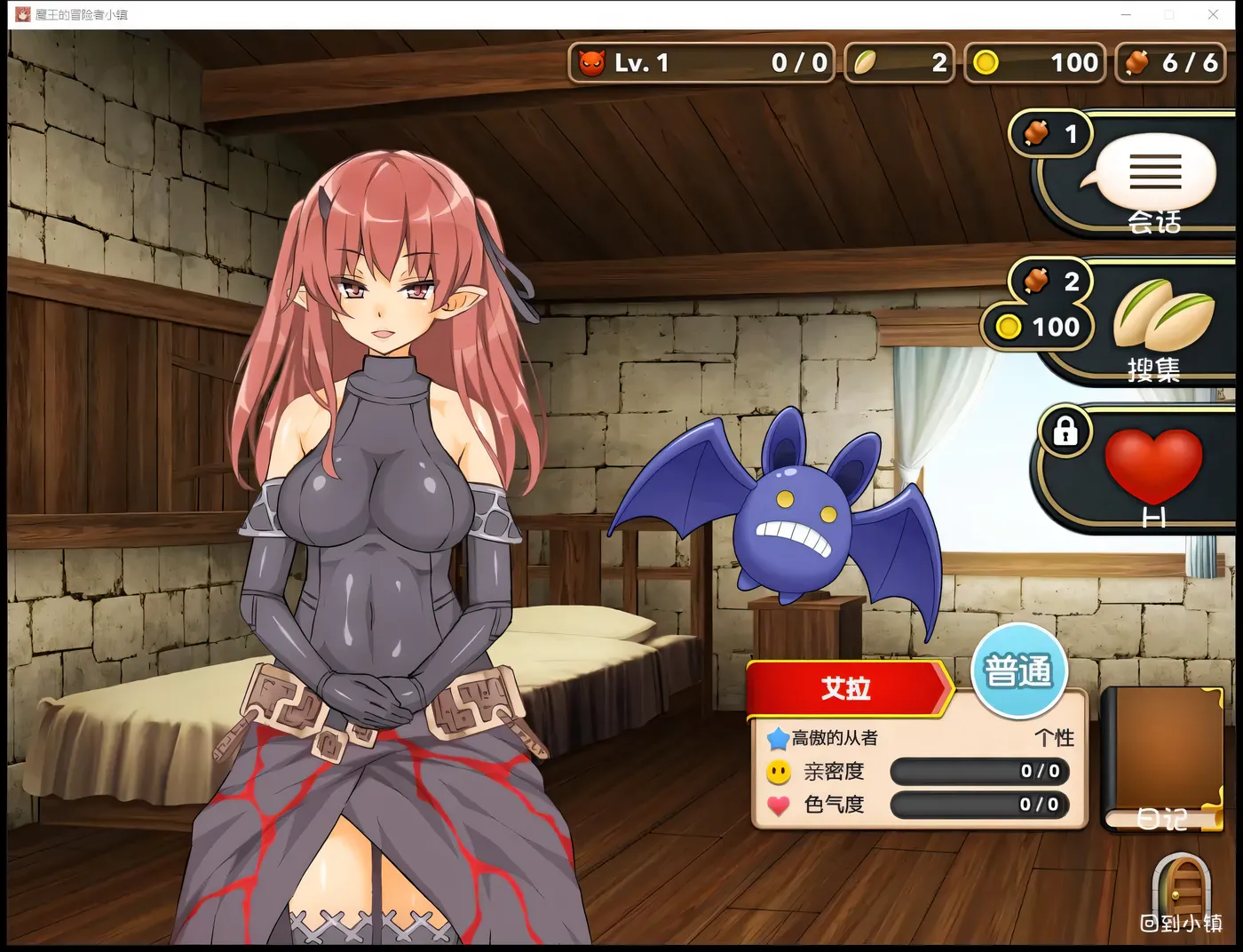The image size is (1243, 952).
Task: Select the 普通 mode bubble
Action: [1017, 670]
